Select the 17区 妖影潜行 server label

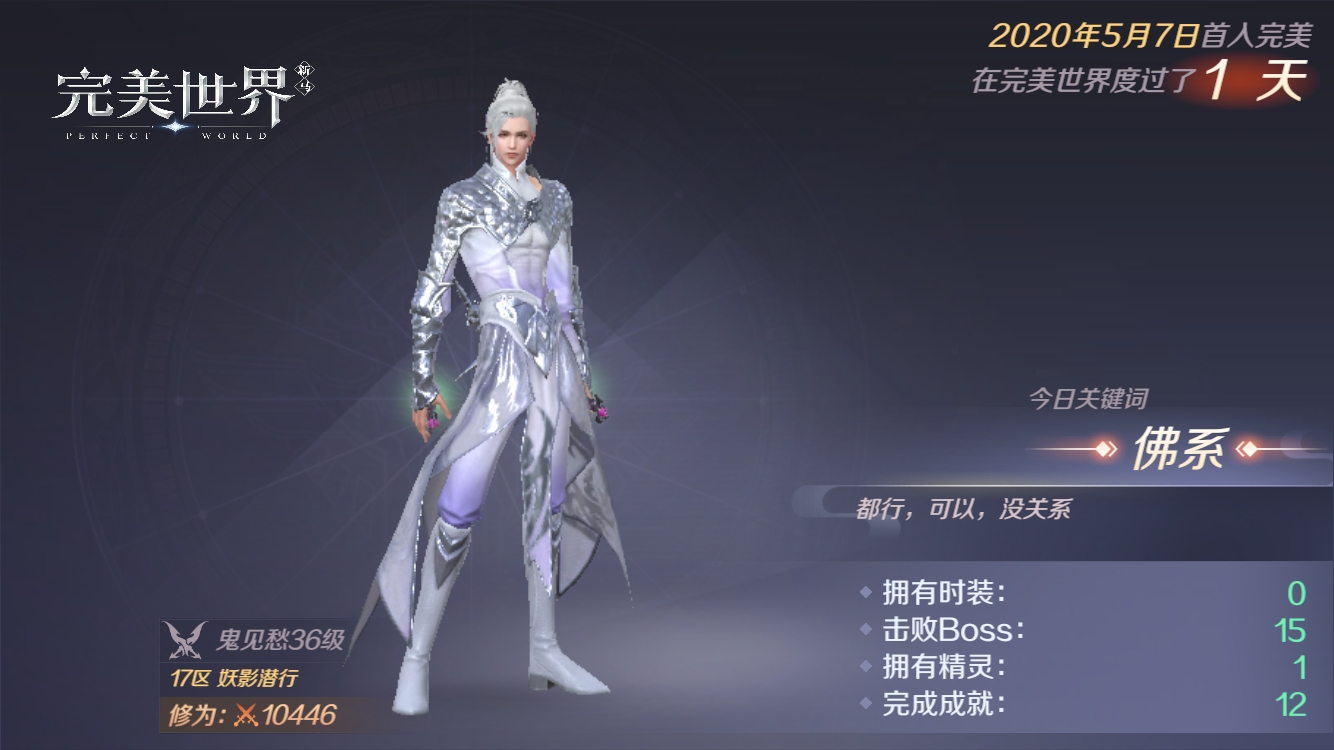click(x=232, y=675)
